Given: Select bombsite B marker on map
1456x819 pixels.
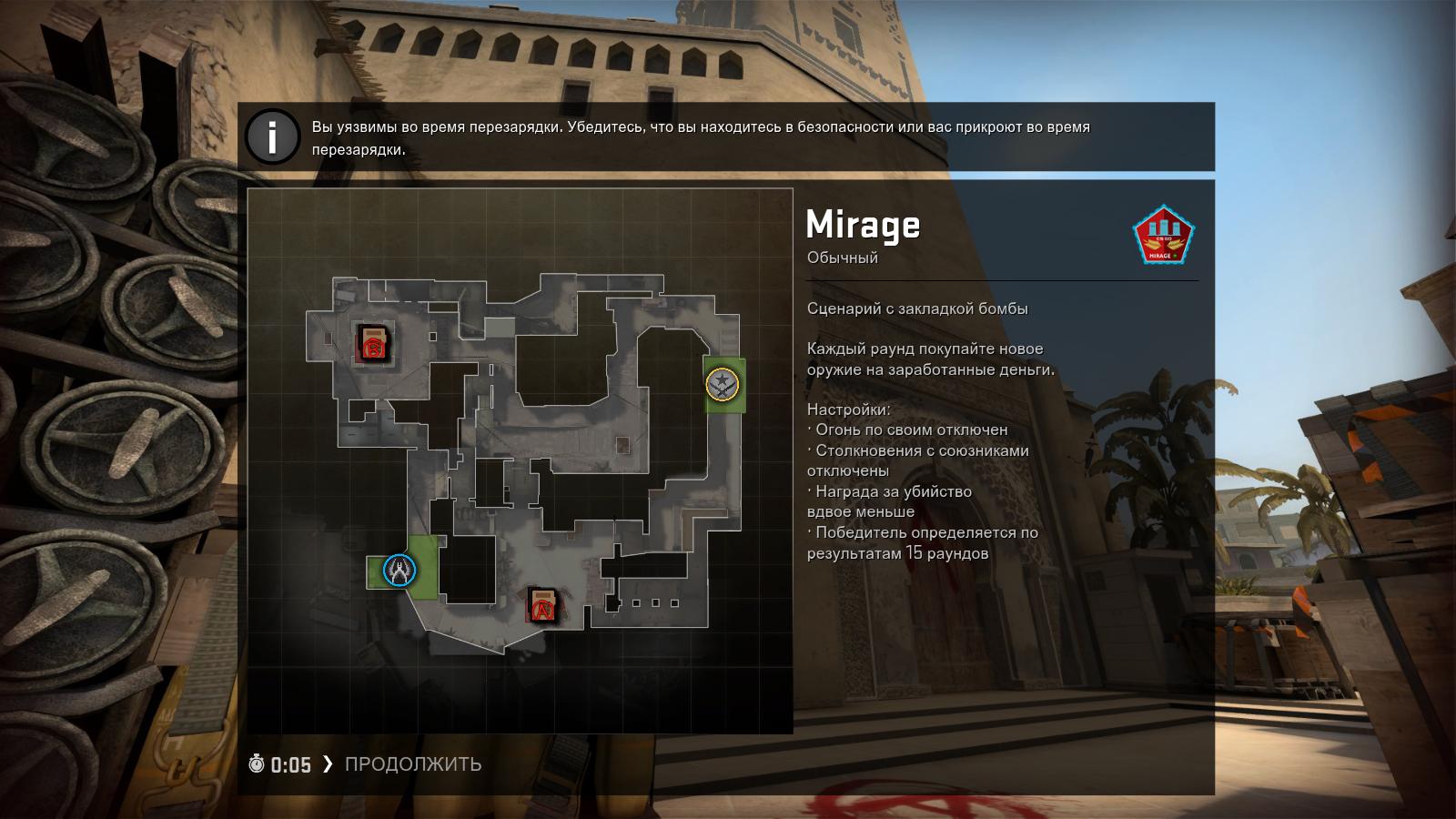Looking at the screenshot, I should [x=373, y=345].
